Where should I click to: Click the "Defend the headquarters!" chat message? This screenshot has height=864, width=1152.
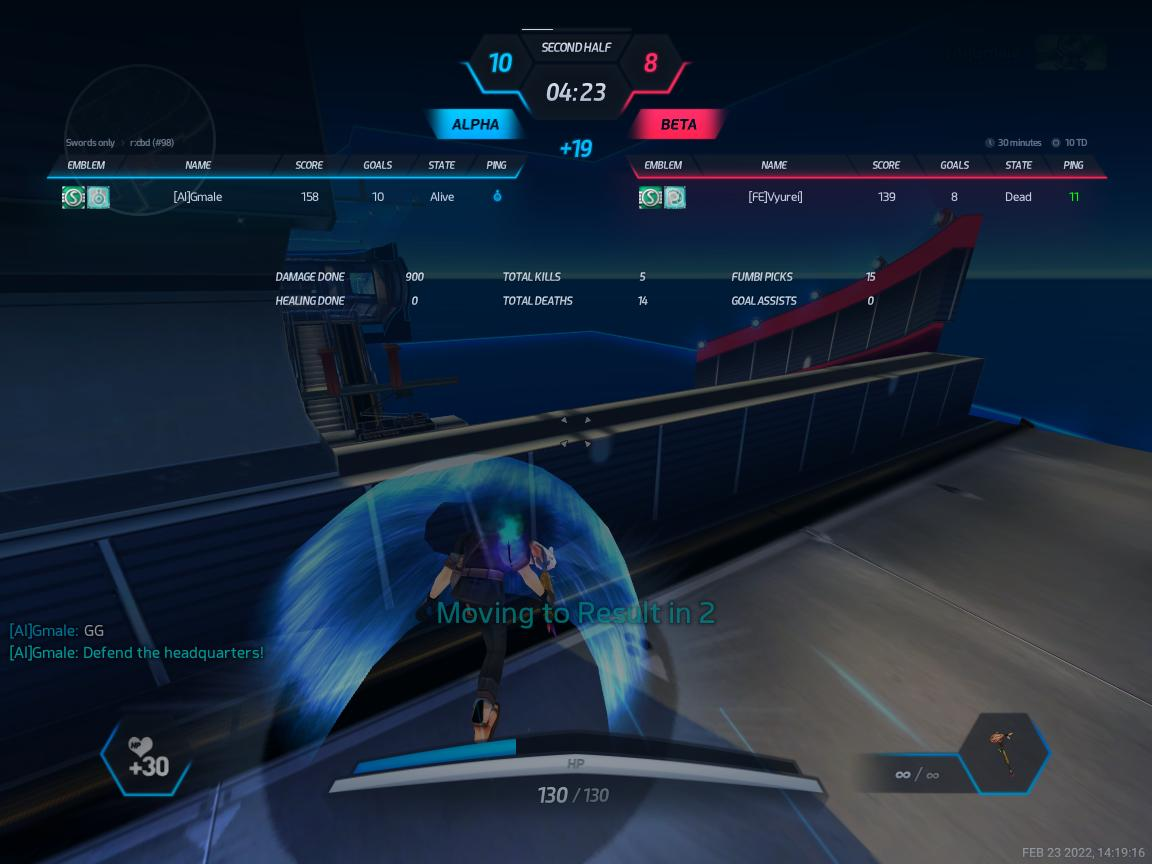click(137, 653)
